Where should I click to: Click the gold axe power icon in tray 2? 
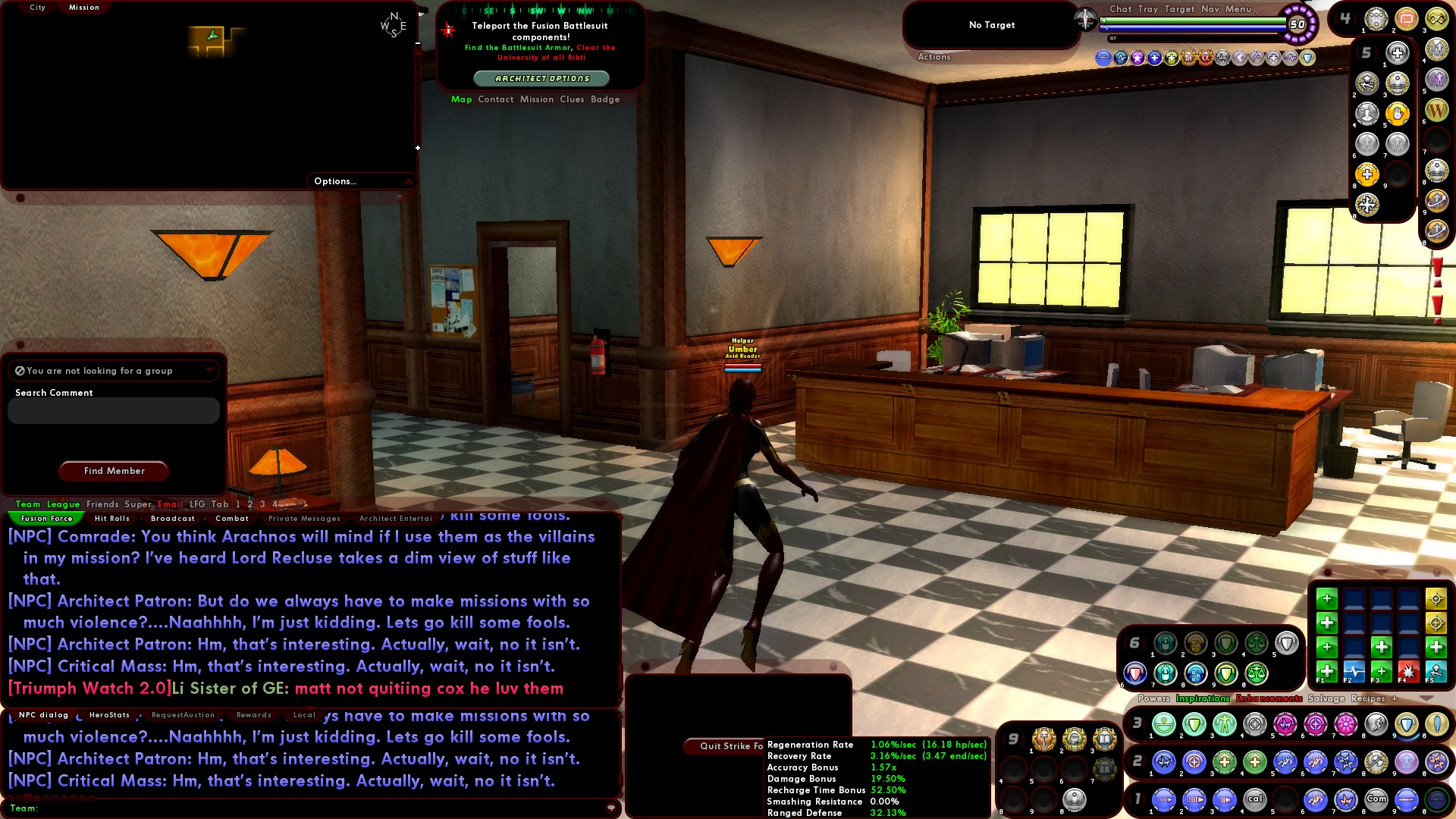tap(1376, 763)
